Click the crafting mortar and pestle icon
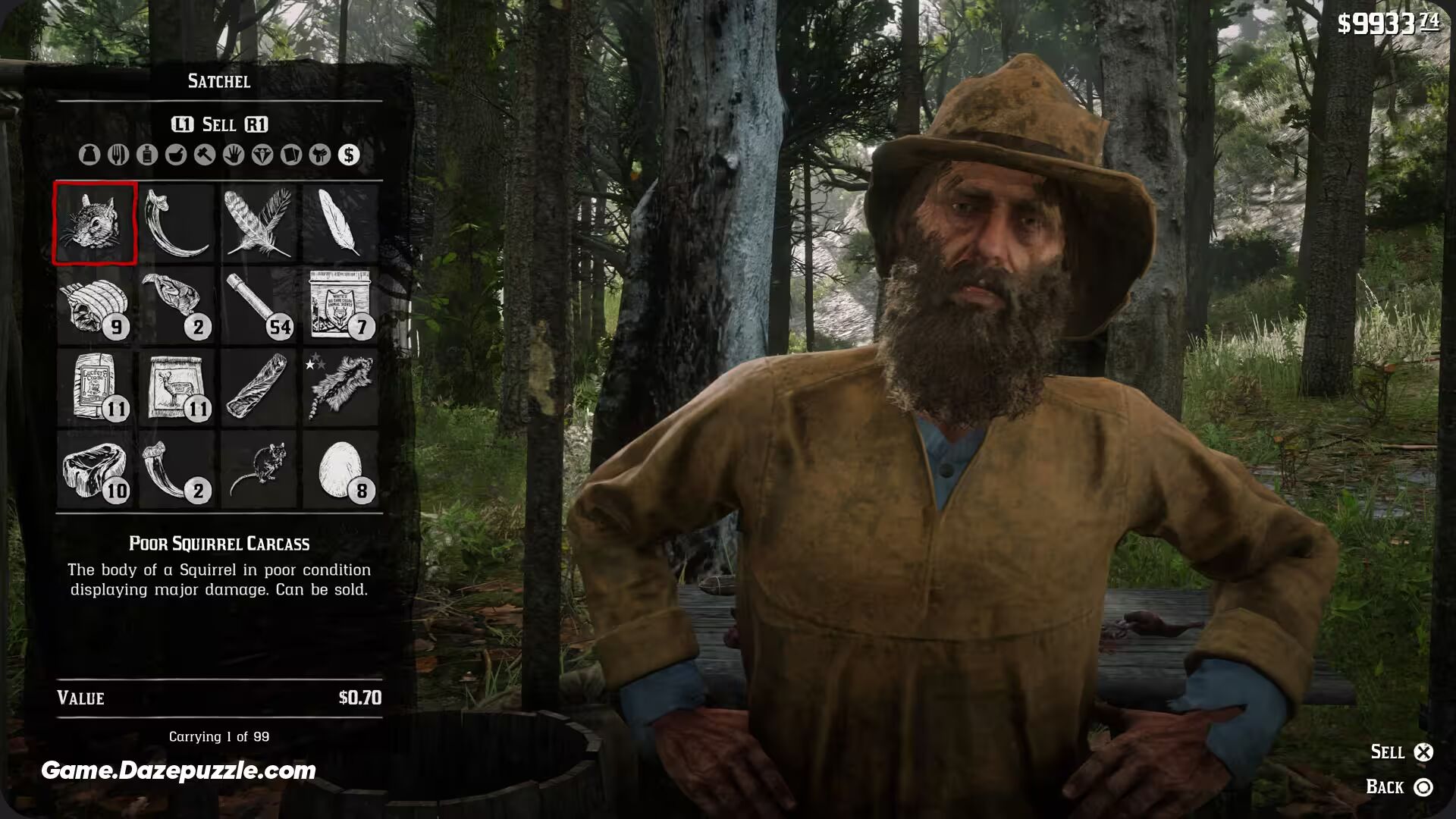 175,155
